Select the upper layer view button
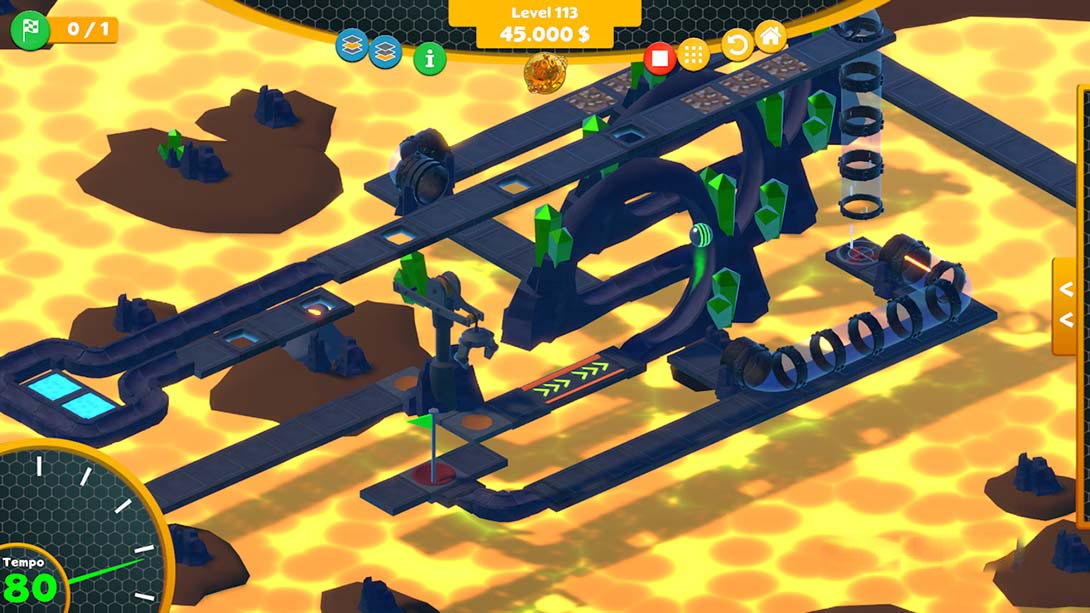This screenshot has height=613, width=1090. (x=351, y=45)
